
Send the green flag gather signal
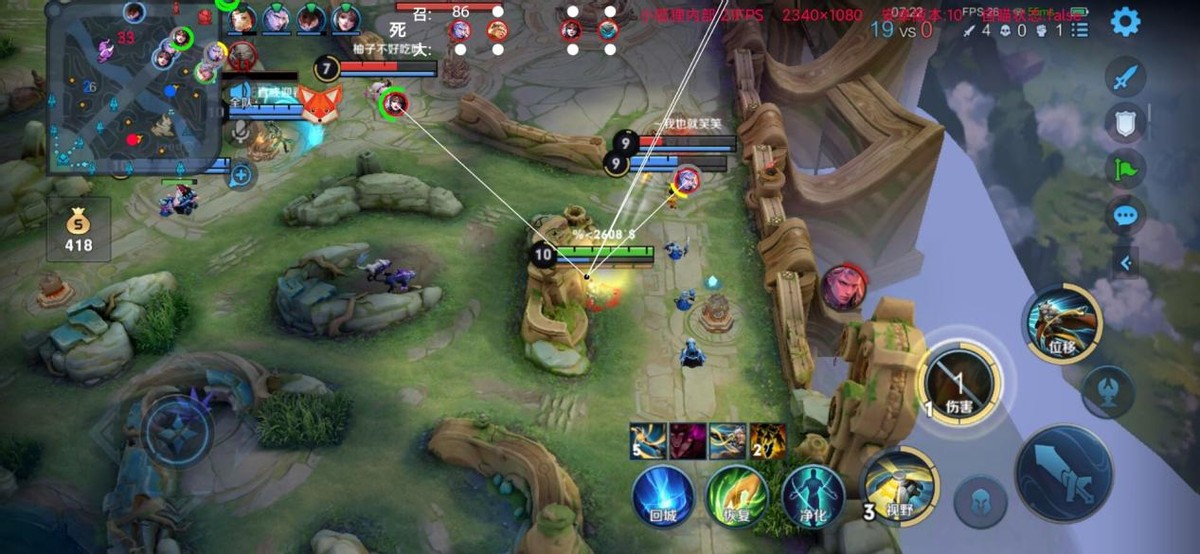(x=1126, y=168)
